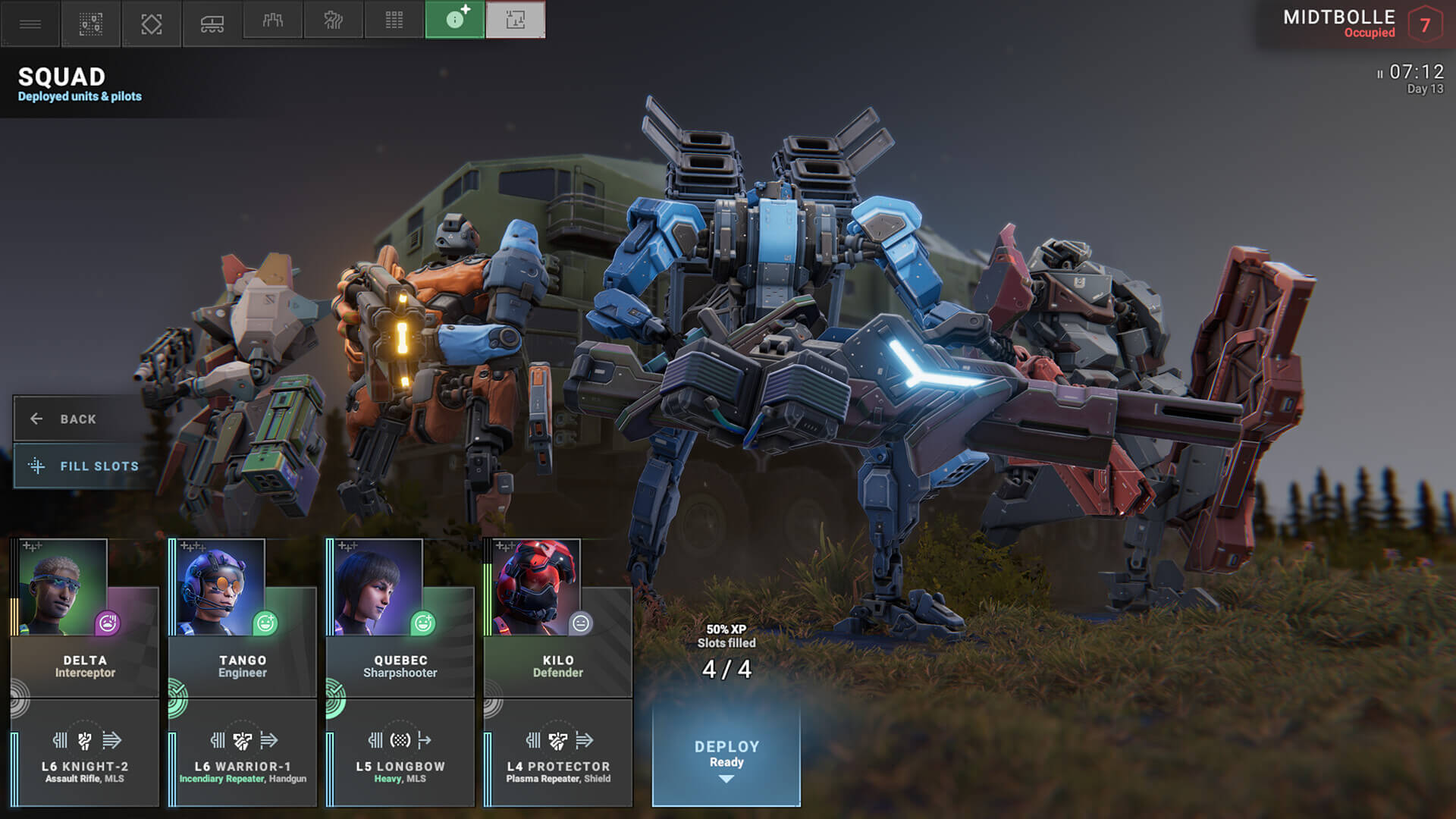Open the L6 Knight-2 mech slot
The width and height of the screenshot is (1456, 819).
[85, 754]
